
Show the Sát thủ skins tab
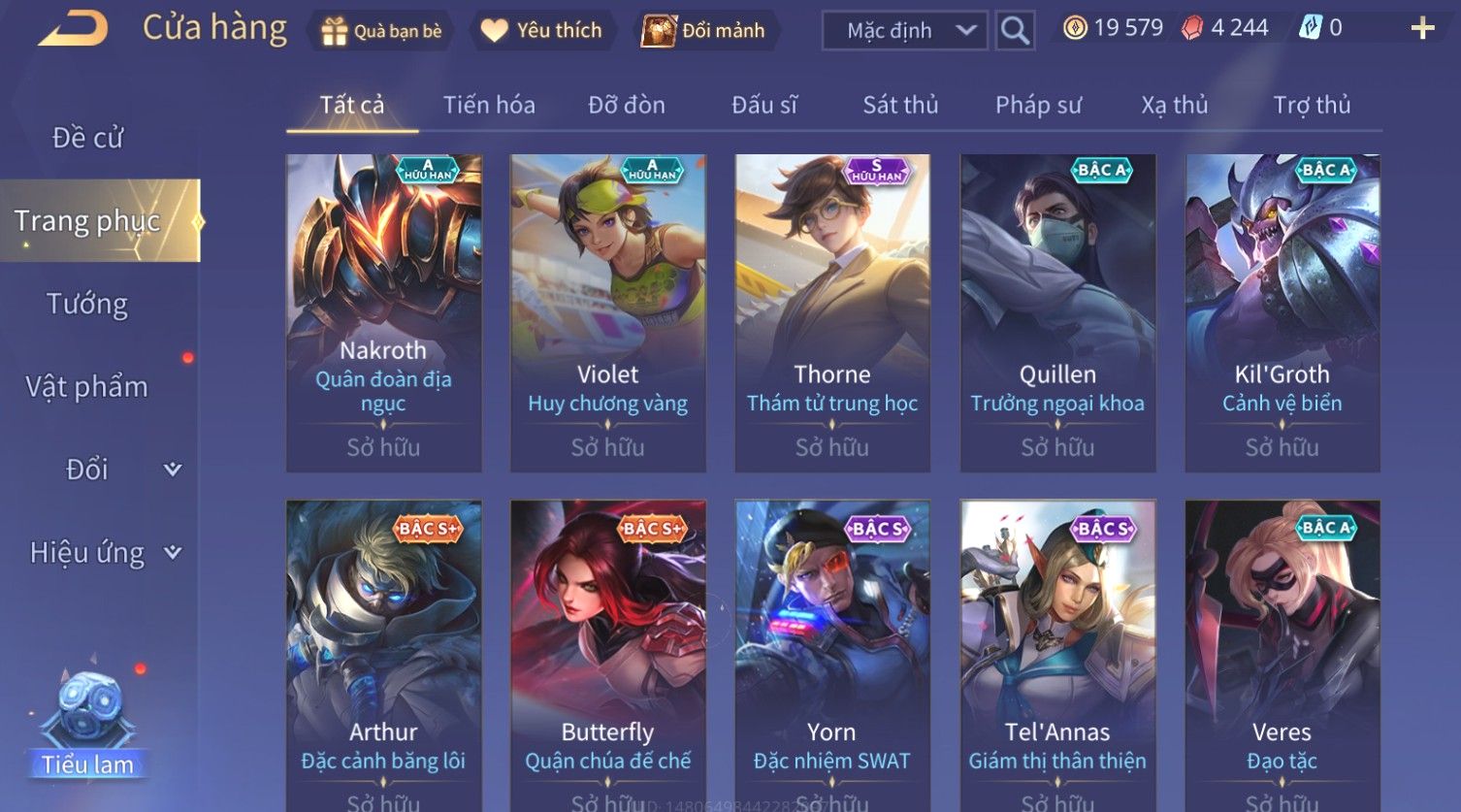click(900, 105)
